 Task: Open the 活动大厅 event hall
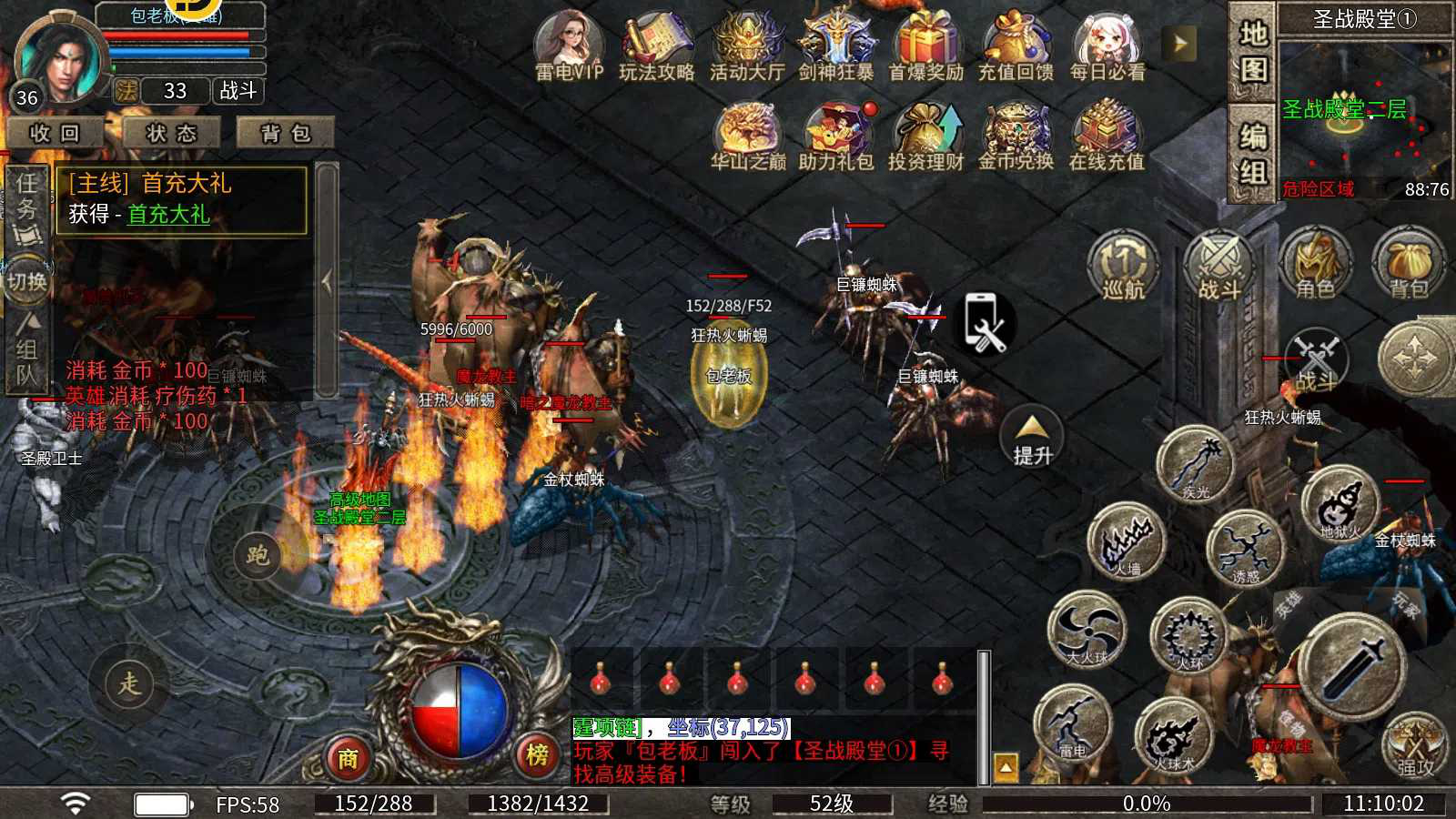(x=746, y=45)
